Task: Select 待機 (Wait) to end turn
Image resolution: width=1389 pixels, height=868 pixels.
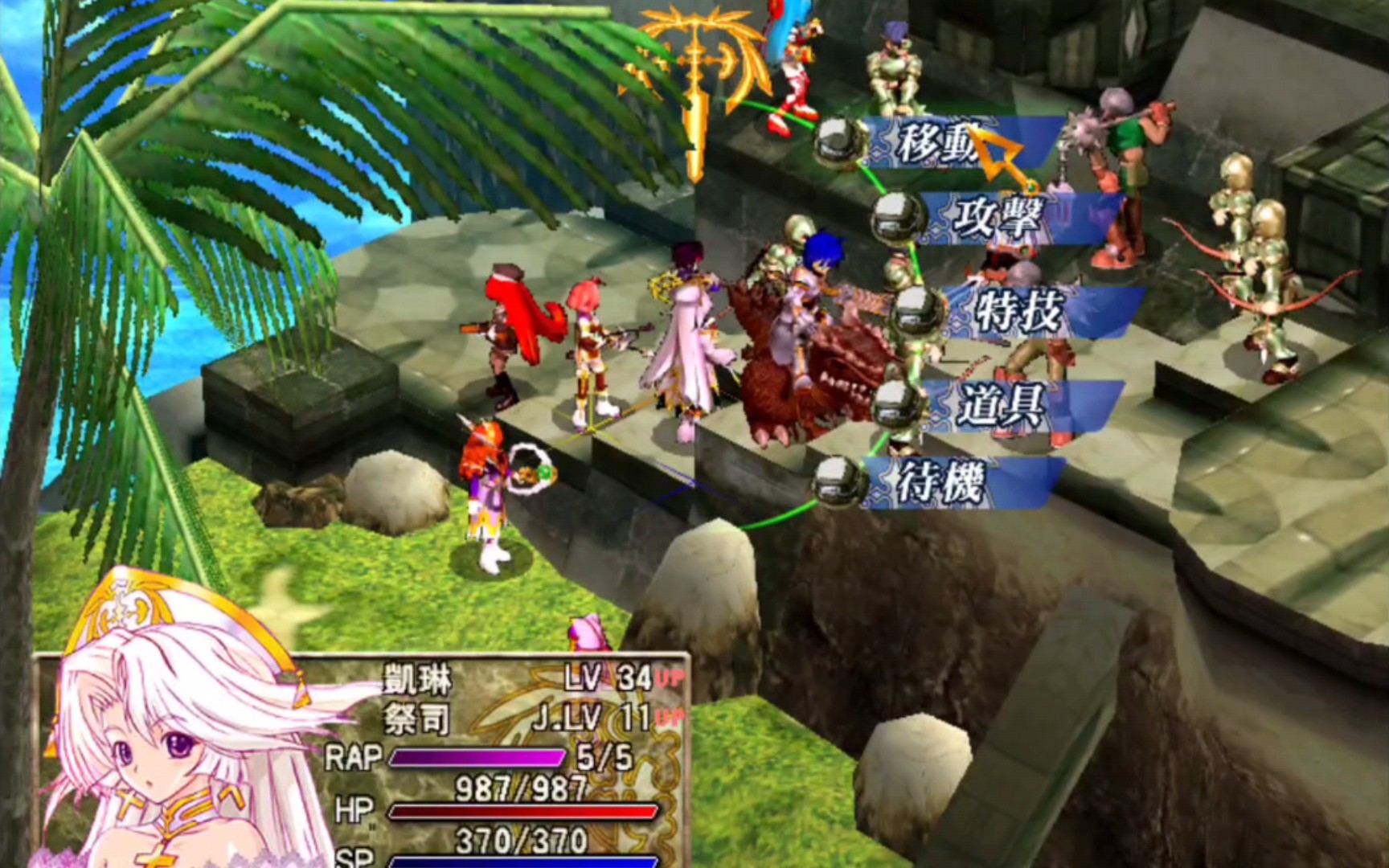Action: coord(942,482)
